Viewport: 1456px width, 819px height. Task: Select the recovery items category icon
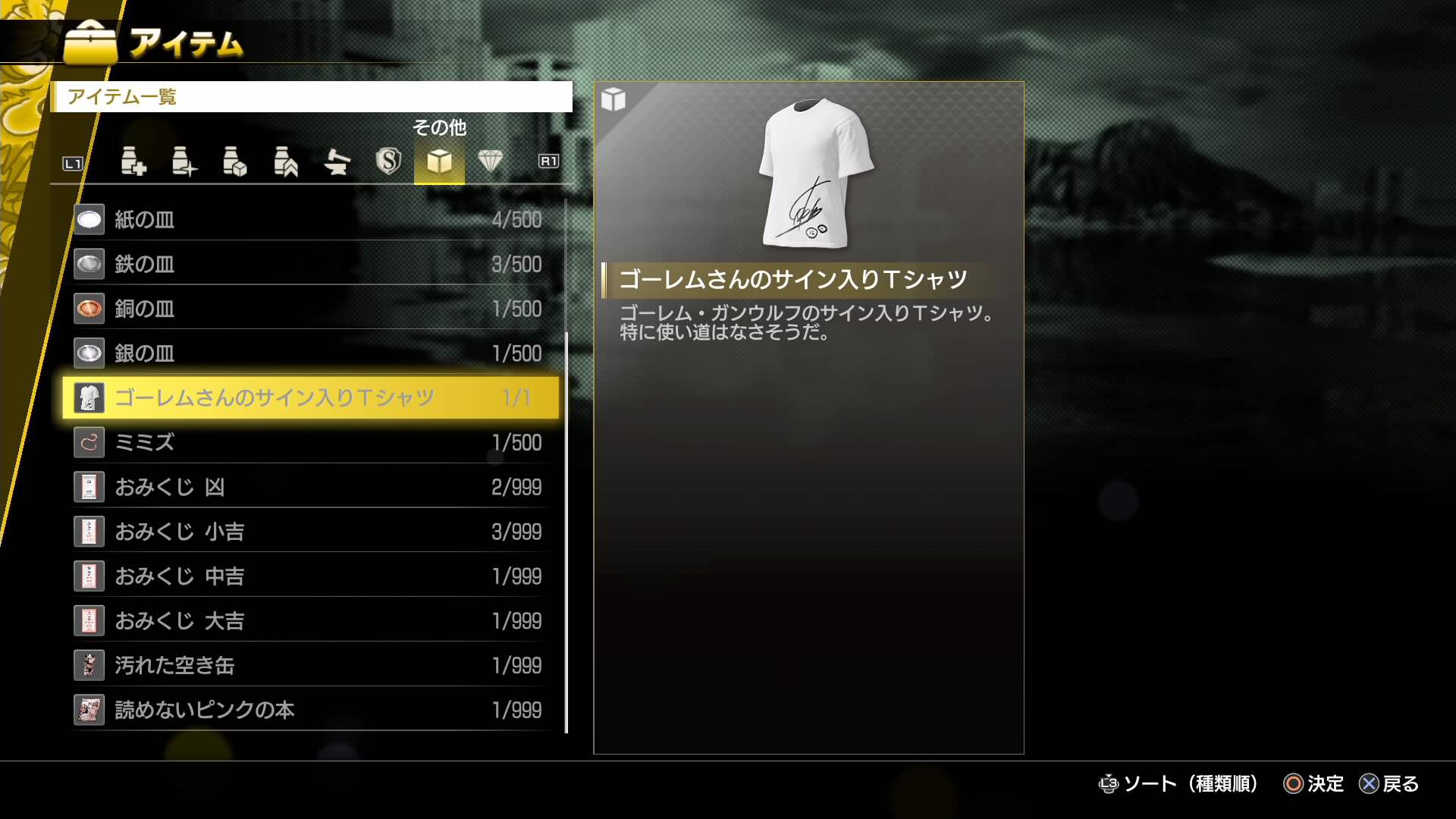click(x=135, y=162)
